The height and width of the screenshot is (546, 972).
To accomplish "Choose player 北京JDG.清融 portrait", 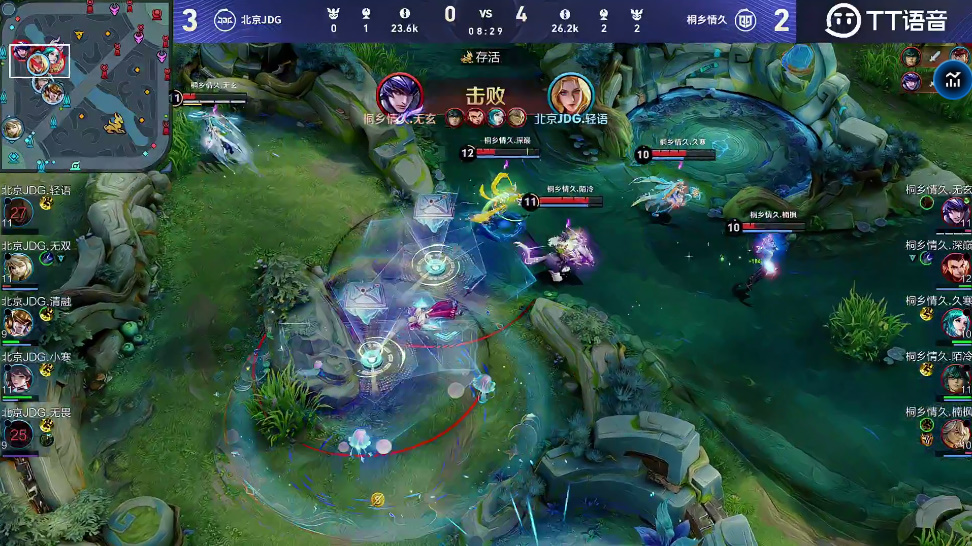I will 17,323.
